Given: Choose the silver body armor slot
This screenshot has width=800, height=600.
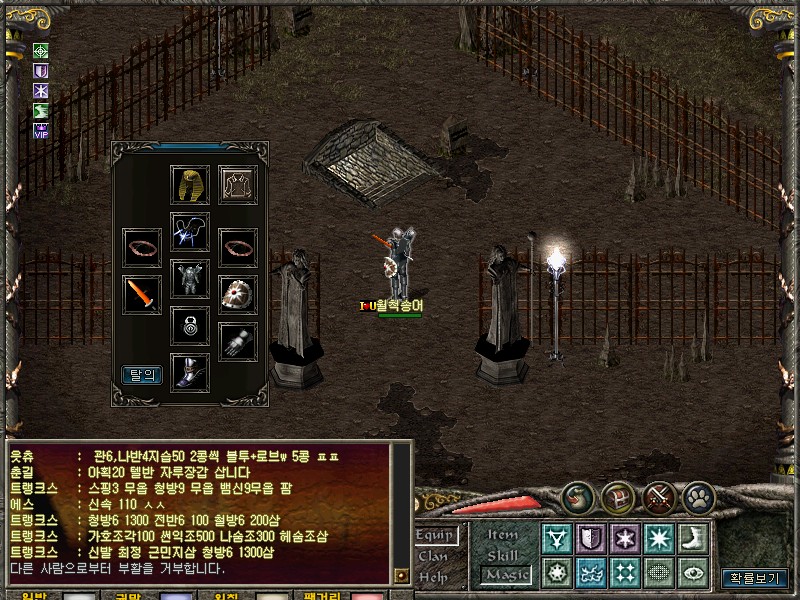Looking at the screenshot, I should [190, 278].
